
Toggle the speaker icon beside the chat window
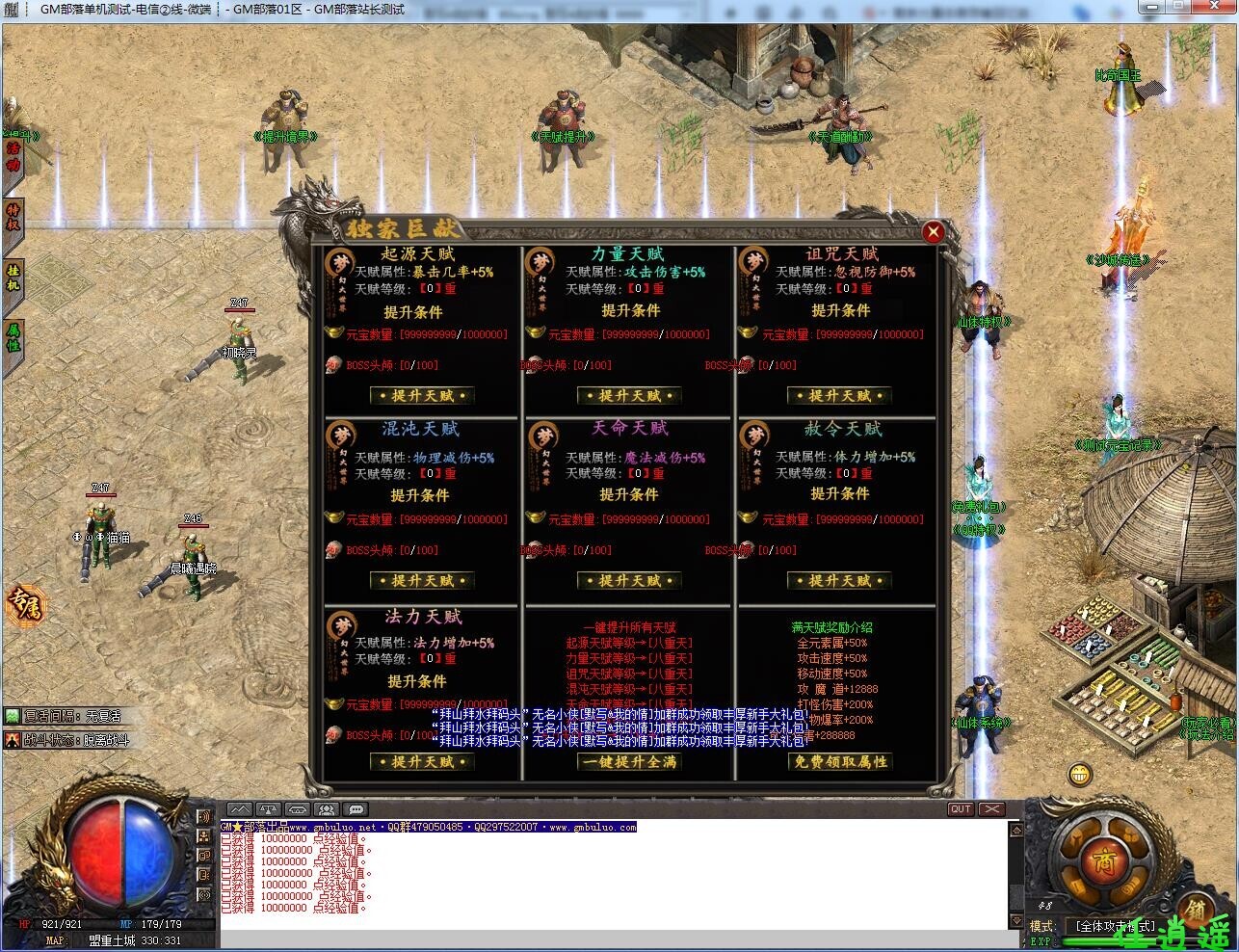[x=296, y=809]
